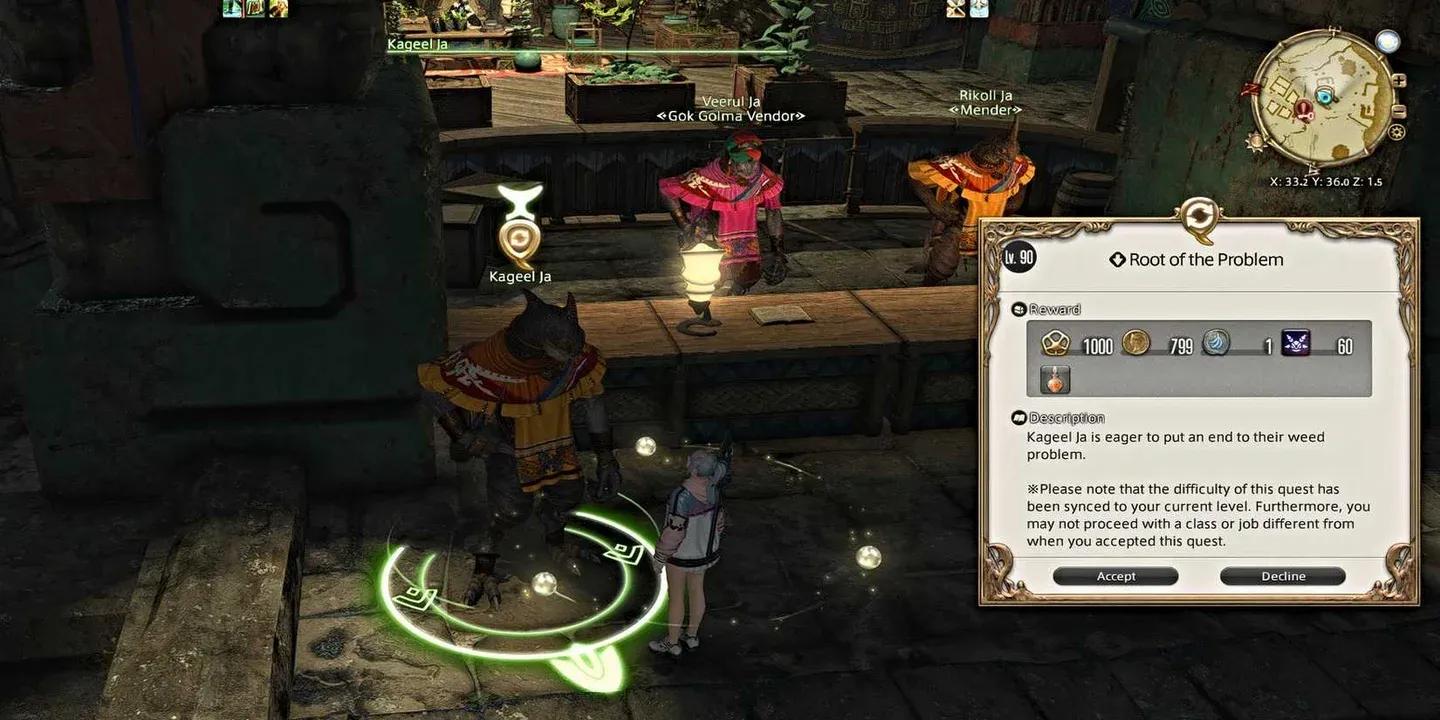Click the gil coin reward icon
Viewport: 1440px width, 720px height.
[x=1134, y=345]
